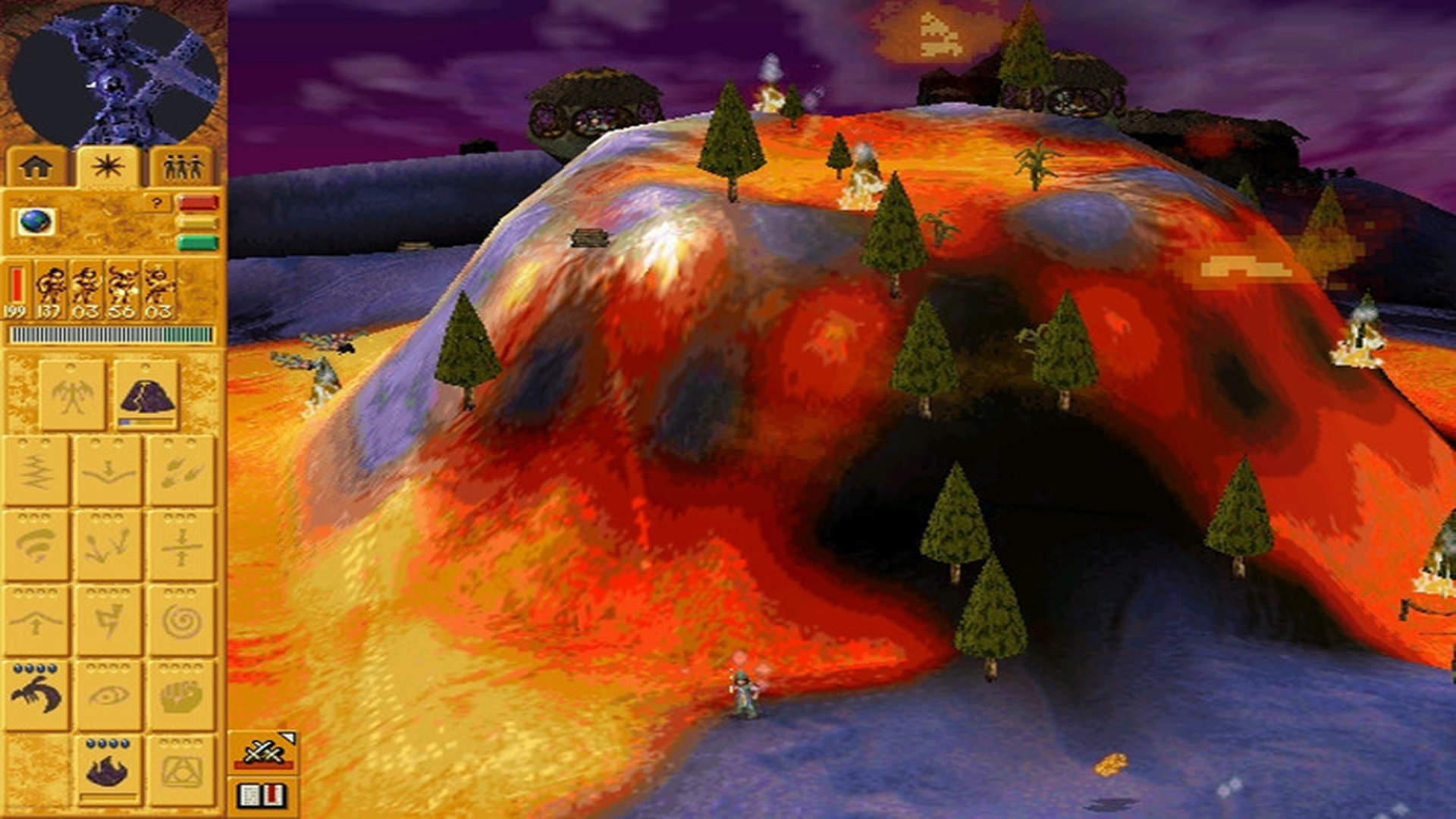Select the Armageddon triangle spell
1456x819 pixels.
[180, 766]
